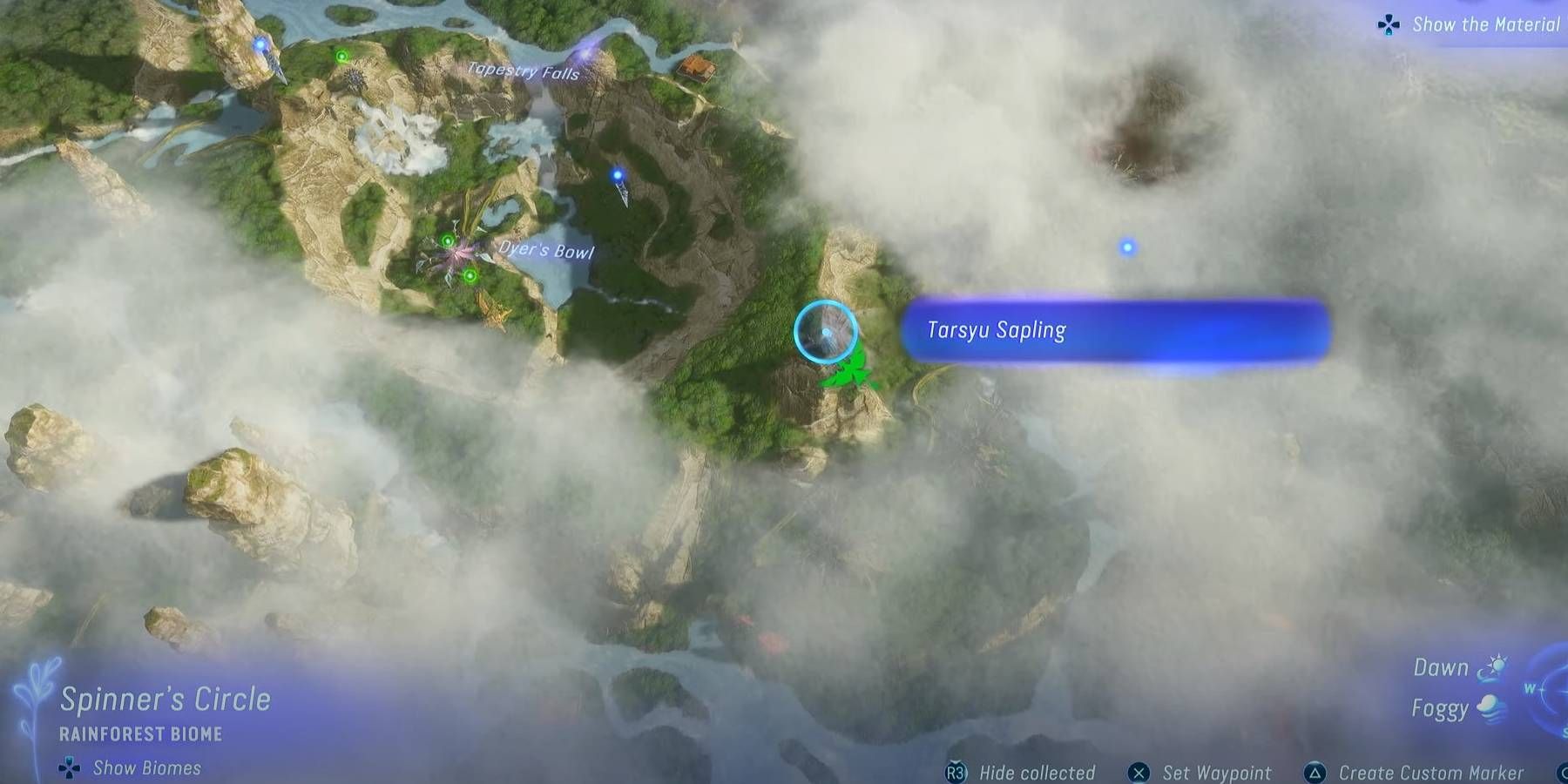
Task: Expand the green marker in the upper left area
Action: [x=341, y=55]
